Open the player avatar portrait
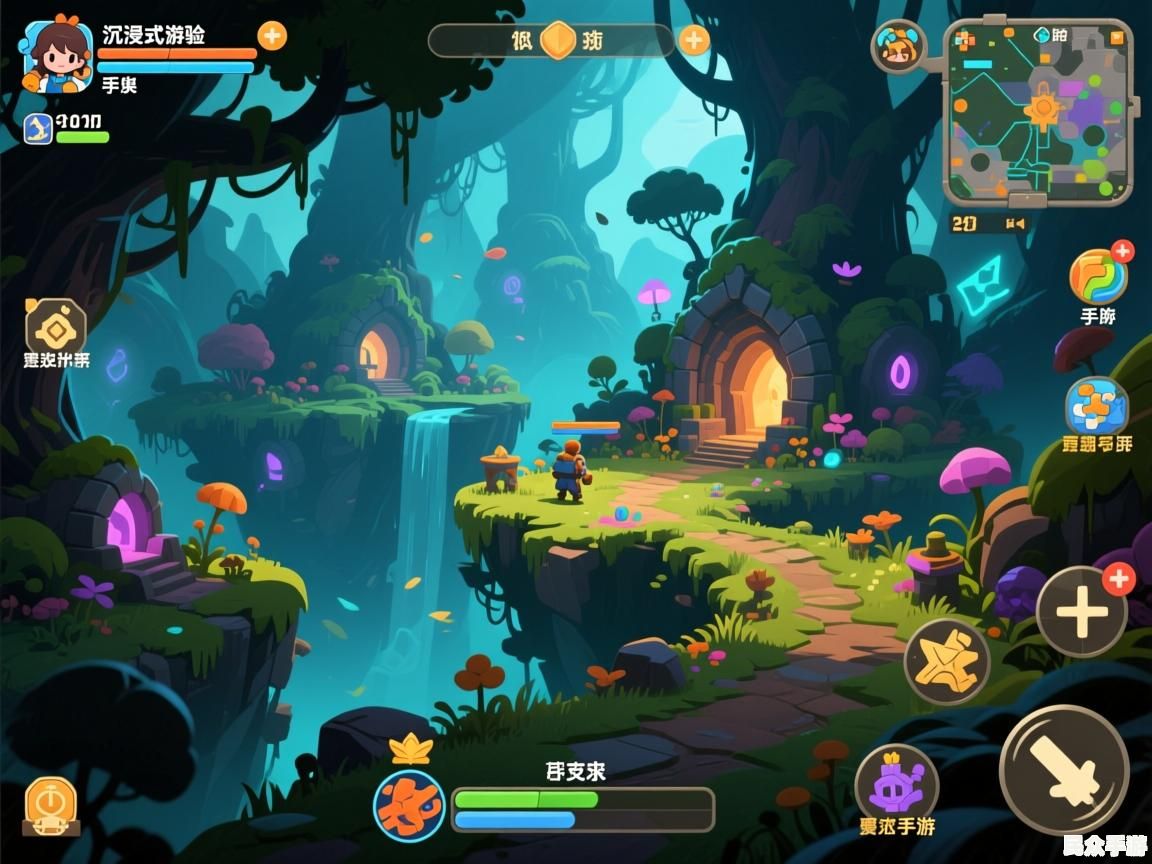 (x=57, y=56)
